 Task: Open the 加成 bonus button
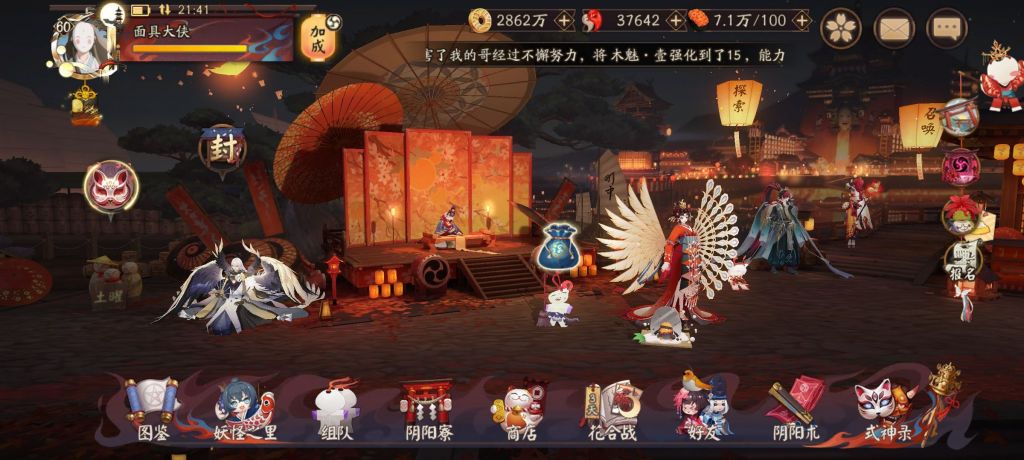tap(319, 38)
